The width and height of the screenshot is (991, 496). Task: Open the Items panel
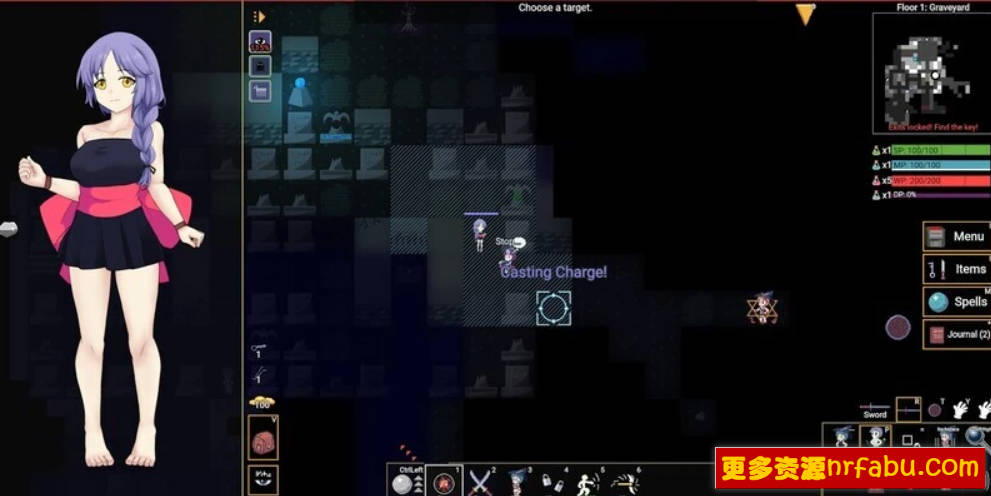coord(955,269)
